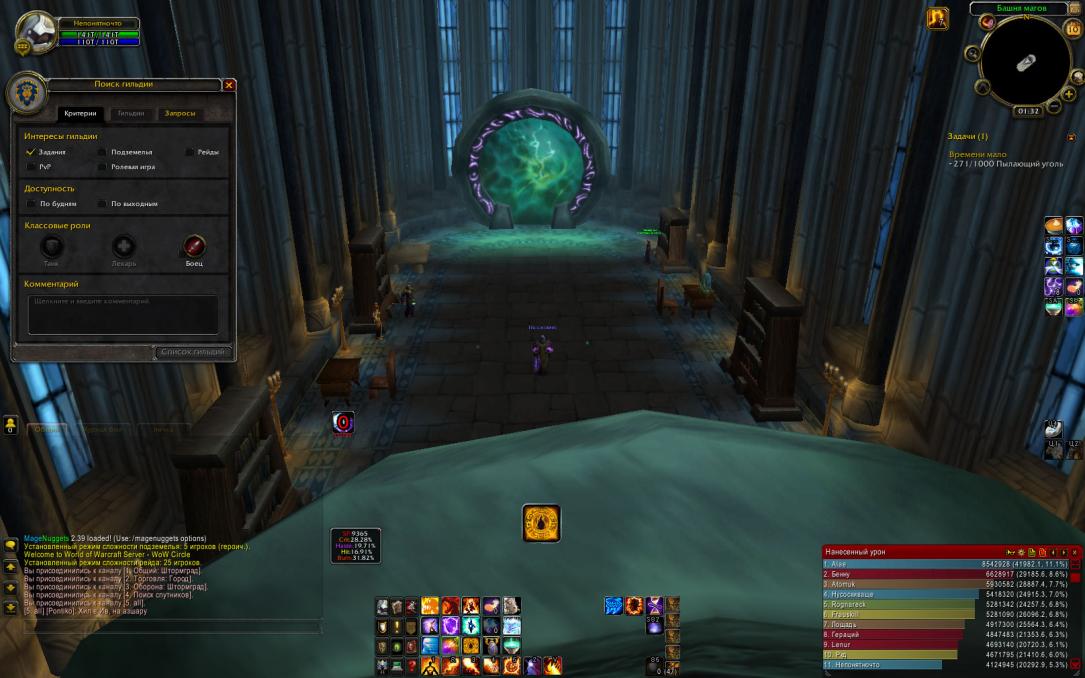Check the PvP guild interest
The width and height of the screenshot is (1085, 678).
pyautogui.click(x=31, y=167)
